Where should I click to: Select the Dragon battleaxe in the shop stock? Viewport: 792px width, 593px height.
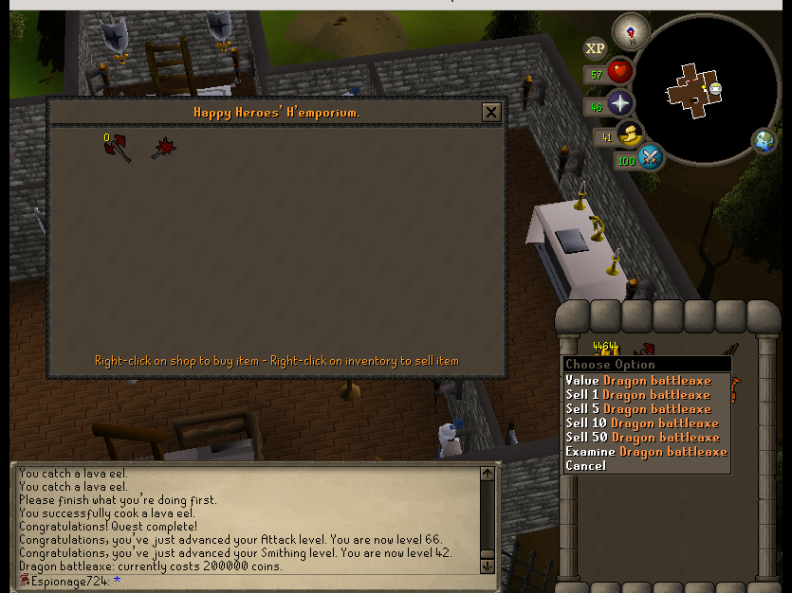click(117, 148)
